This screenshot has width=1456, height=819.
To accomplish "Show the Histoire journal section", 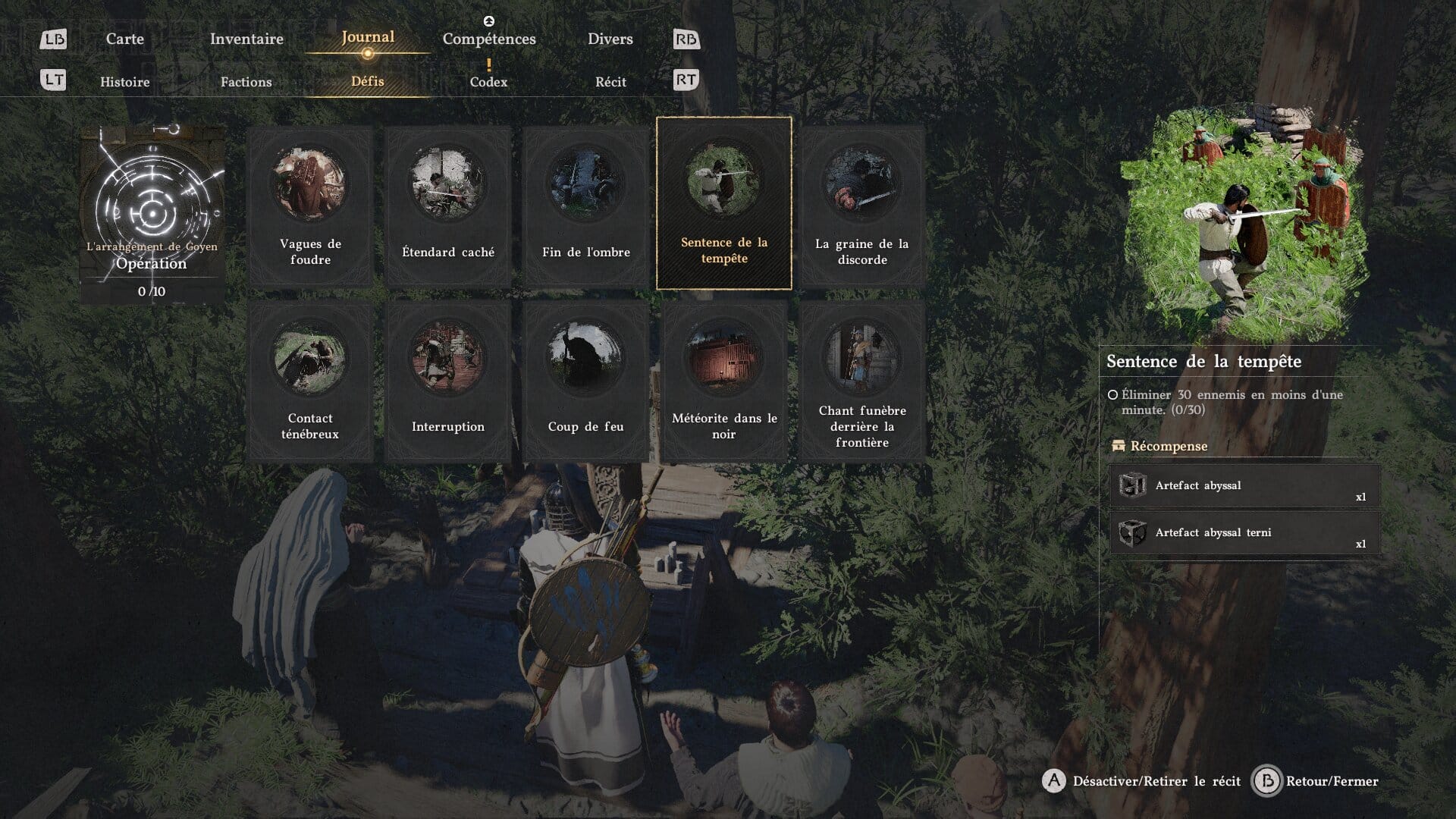I will pyautogui.click(x=125, y=82).
